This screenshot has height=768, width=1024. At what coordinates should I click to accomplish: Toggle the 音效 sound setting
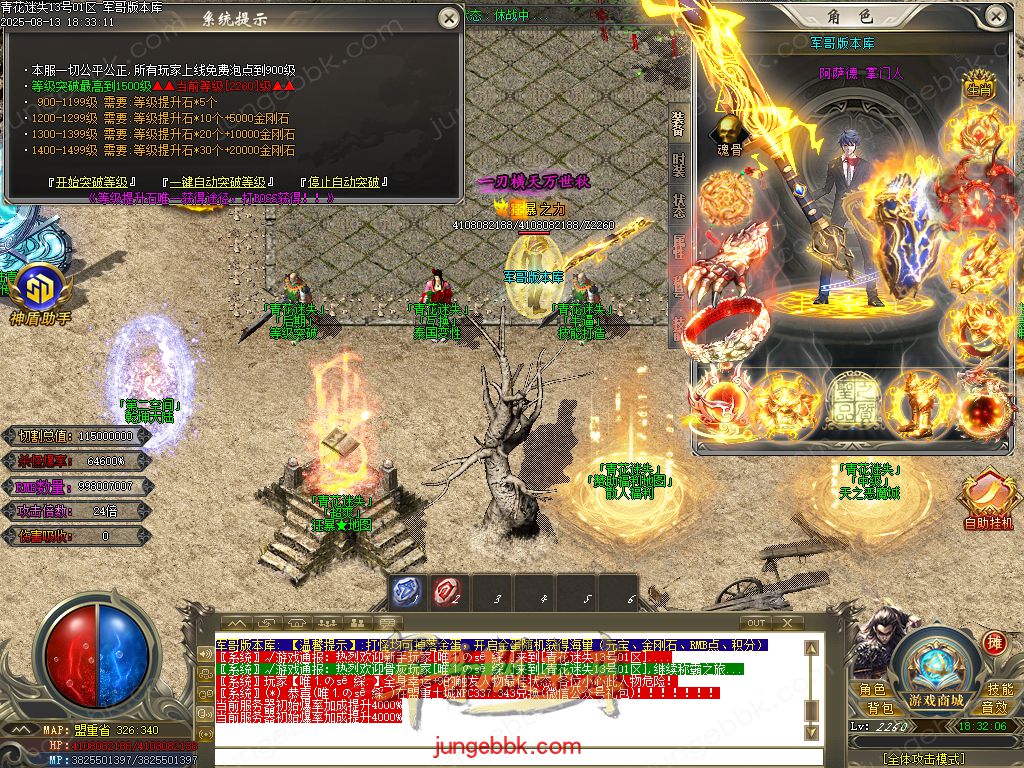(994, 708)
